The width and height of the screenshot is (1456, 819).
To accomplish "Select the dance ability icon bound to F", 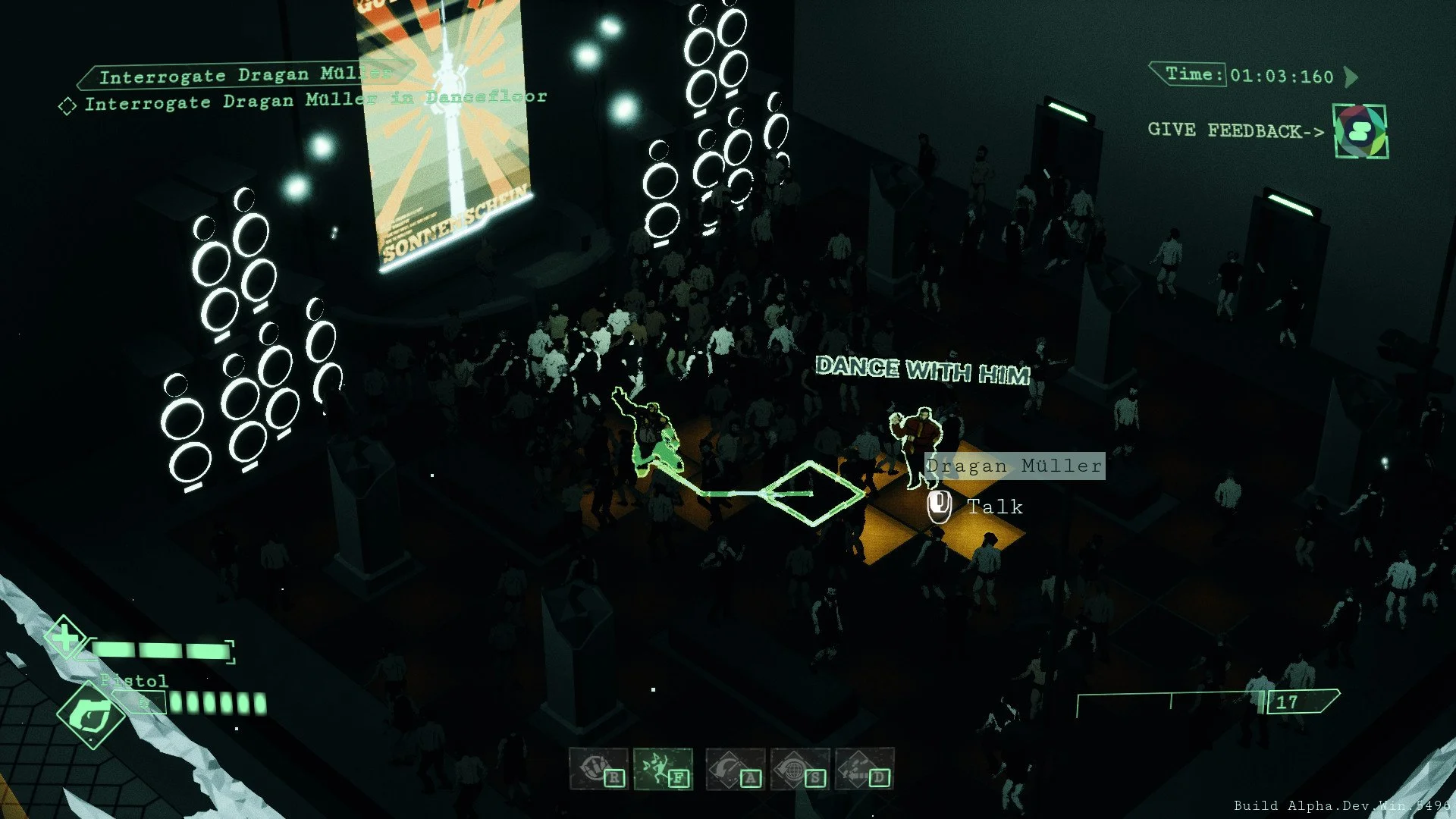I will [x=663, y=766].
